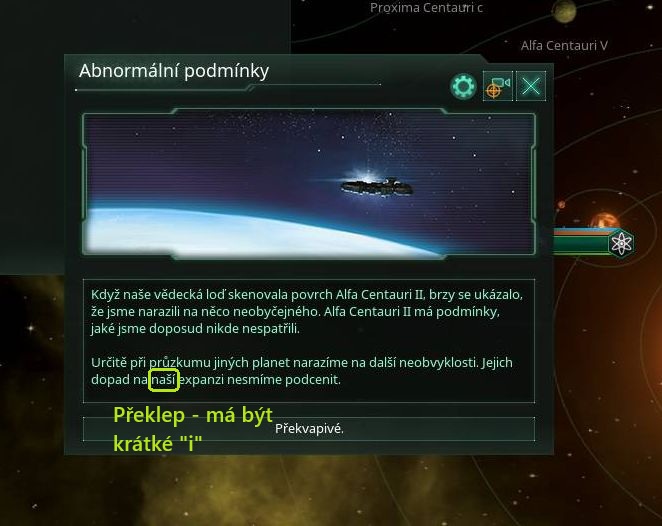Viewport: 662px width, 526px height.
Task: Go to event location with camera icon
Action: 497,86
